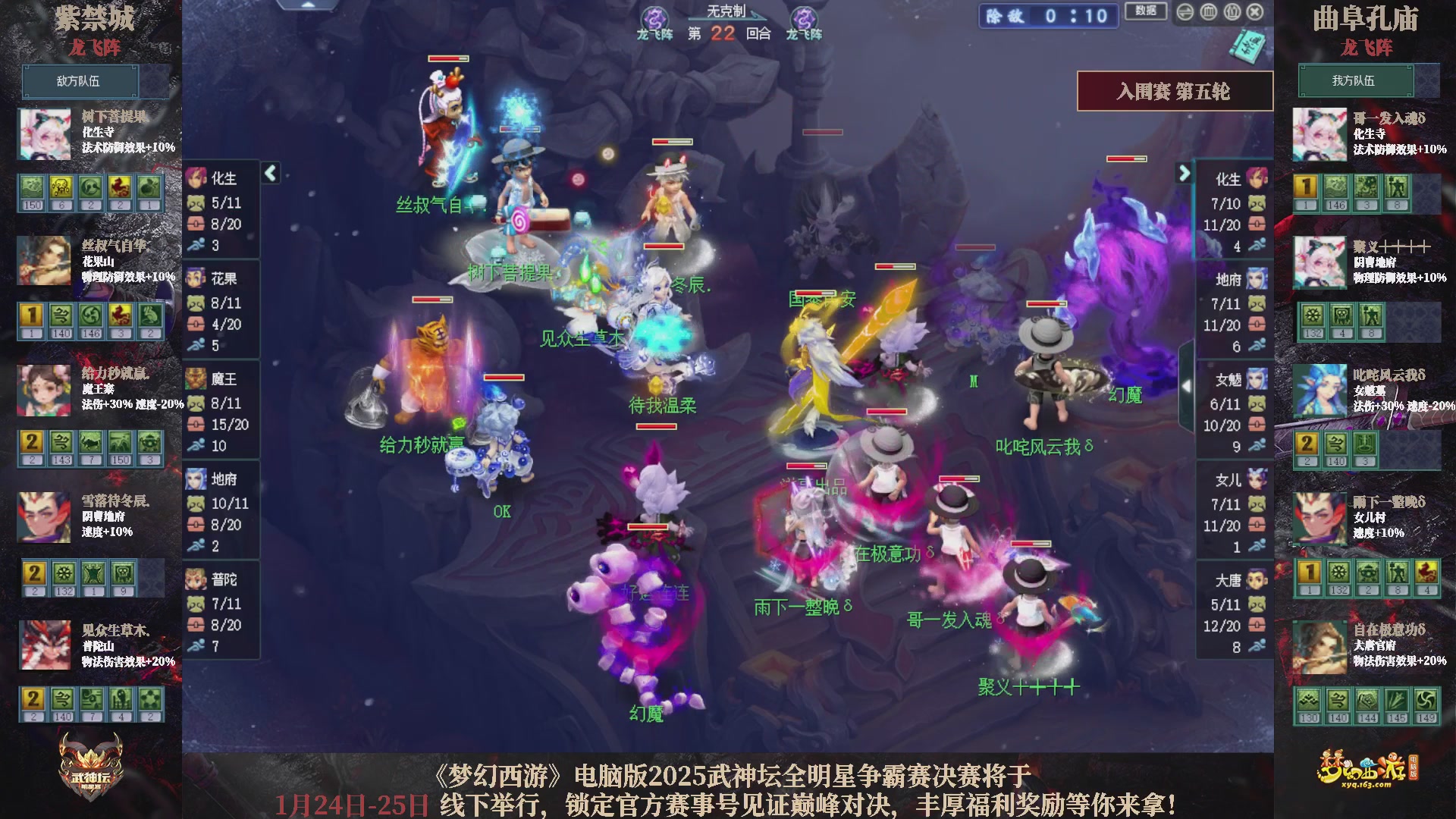Open the 敌方队伍 enemy team tab

coord(81,81)
